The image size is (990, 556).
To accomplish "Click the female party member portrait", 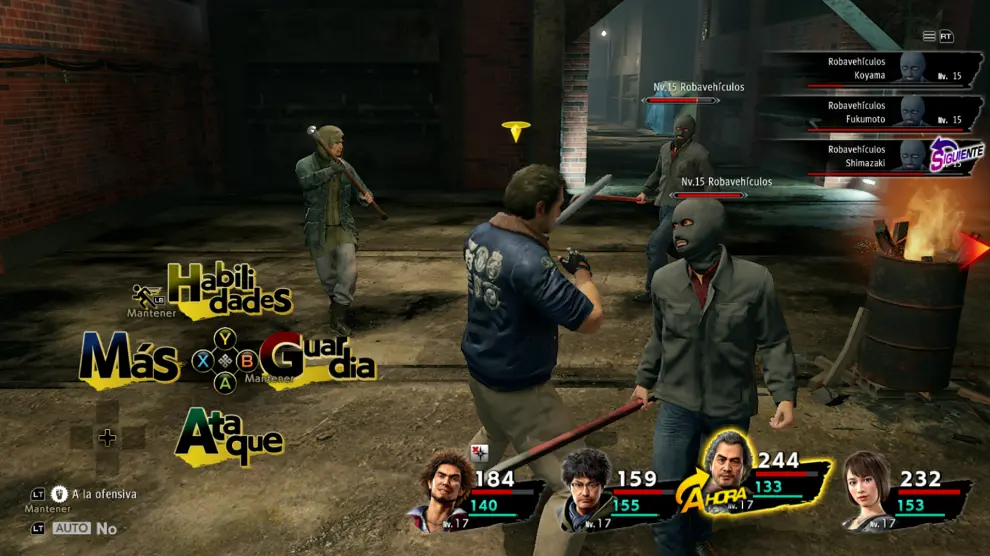I will pos(865,490).
